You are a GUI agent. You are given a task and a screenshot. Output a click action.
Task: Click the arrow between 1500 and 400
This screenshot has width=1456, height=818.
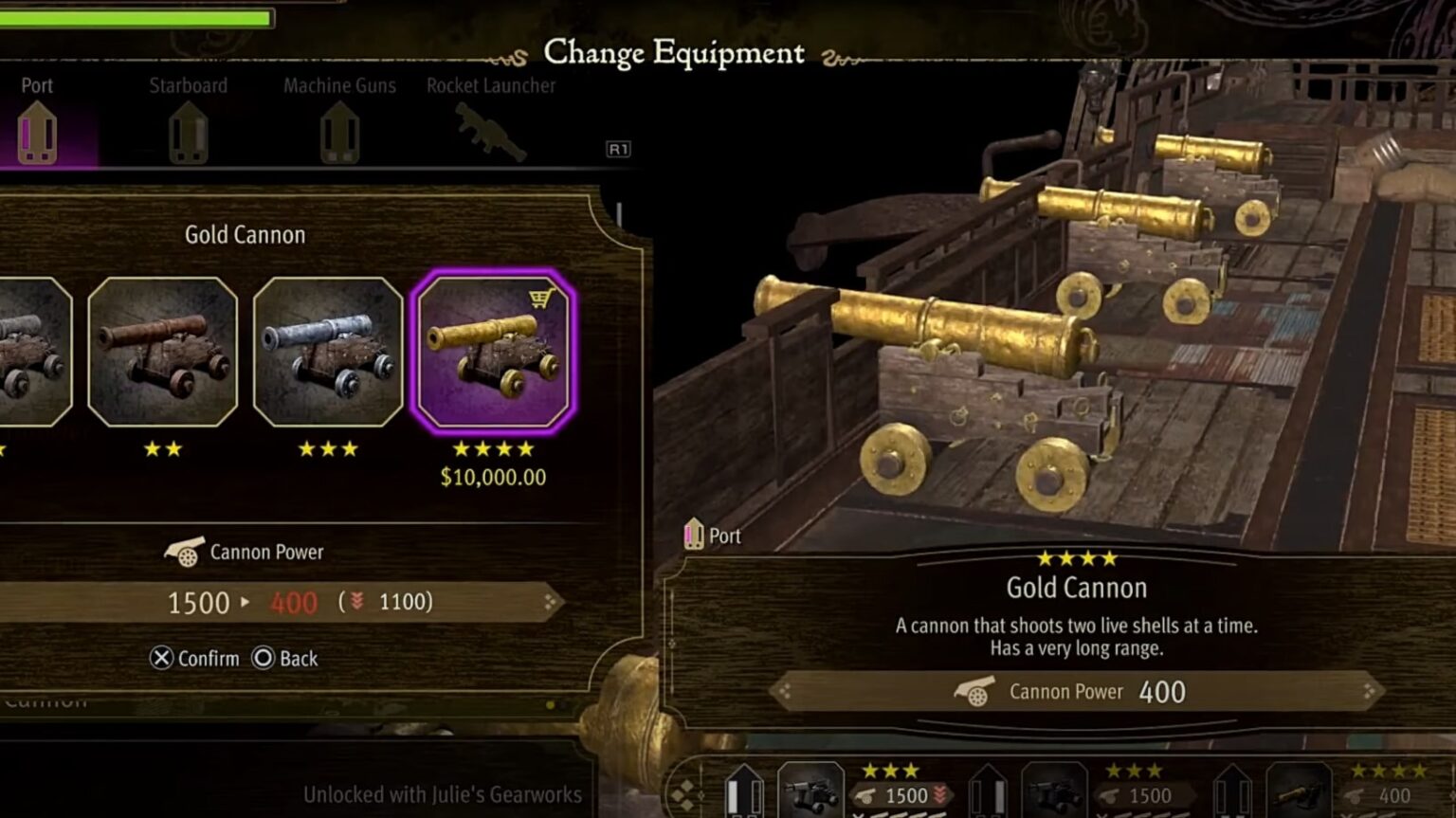[245, 603]
